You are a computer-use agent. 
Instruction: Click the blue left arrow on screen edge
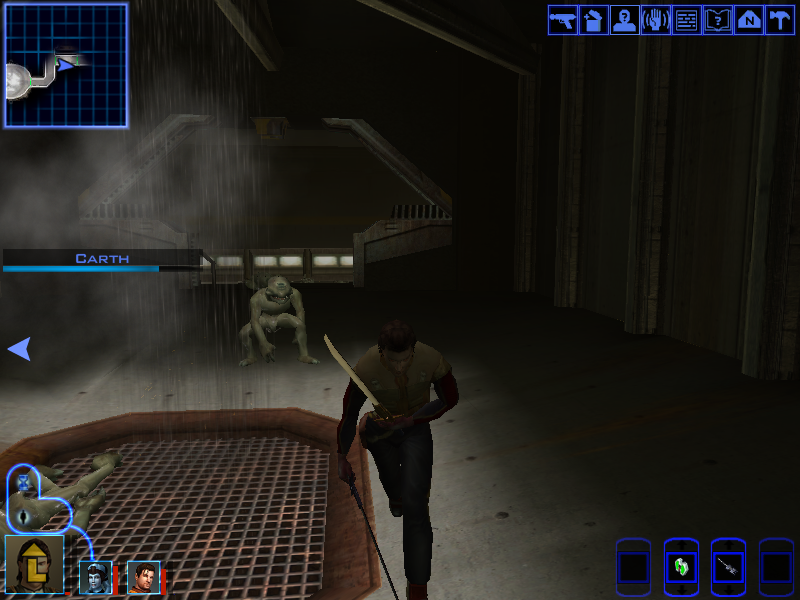click(19, 348)
